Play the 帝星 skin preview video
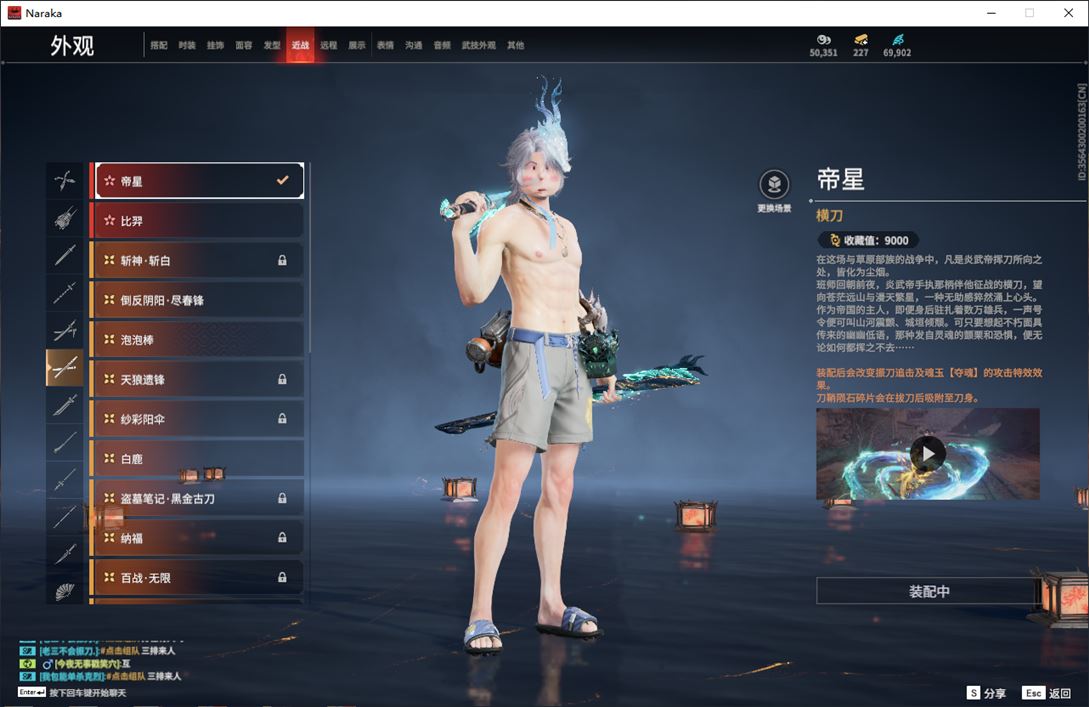The image size is (1089, 707). tap(928, 454)
